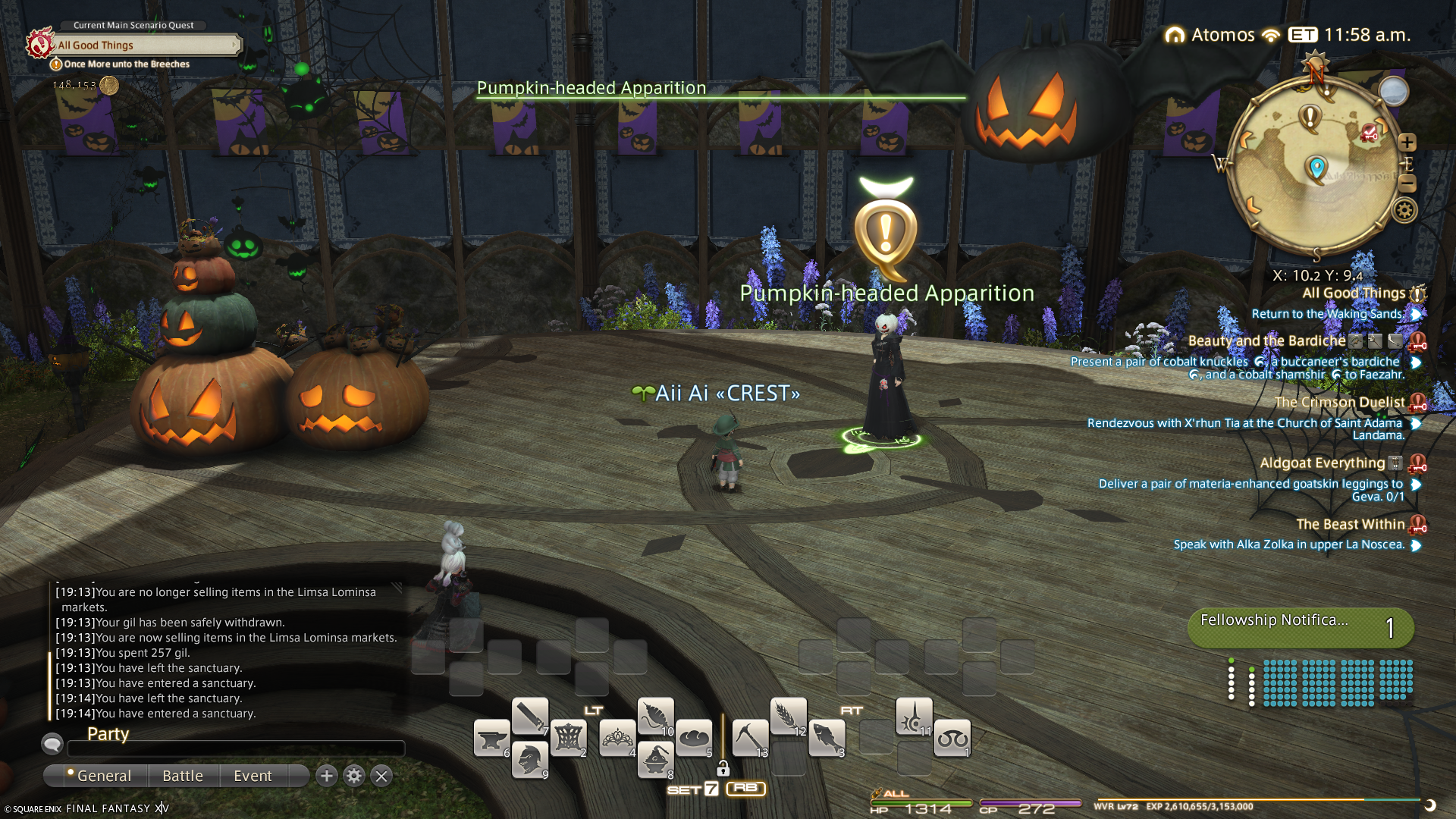The width and height of the screenshot is (1456, 819).
Task: Open All Good Things main scenario quest
Action: [144, 45]
